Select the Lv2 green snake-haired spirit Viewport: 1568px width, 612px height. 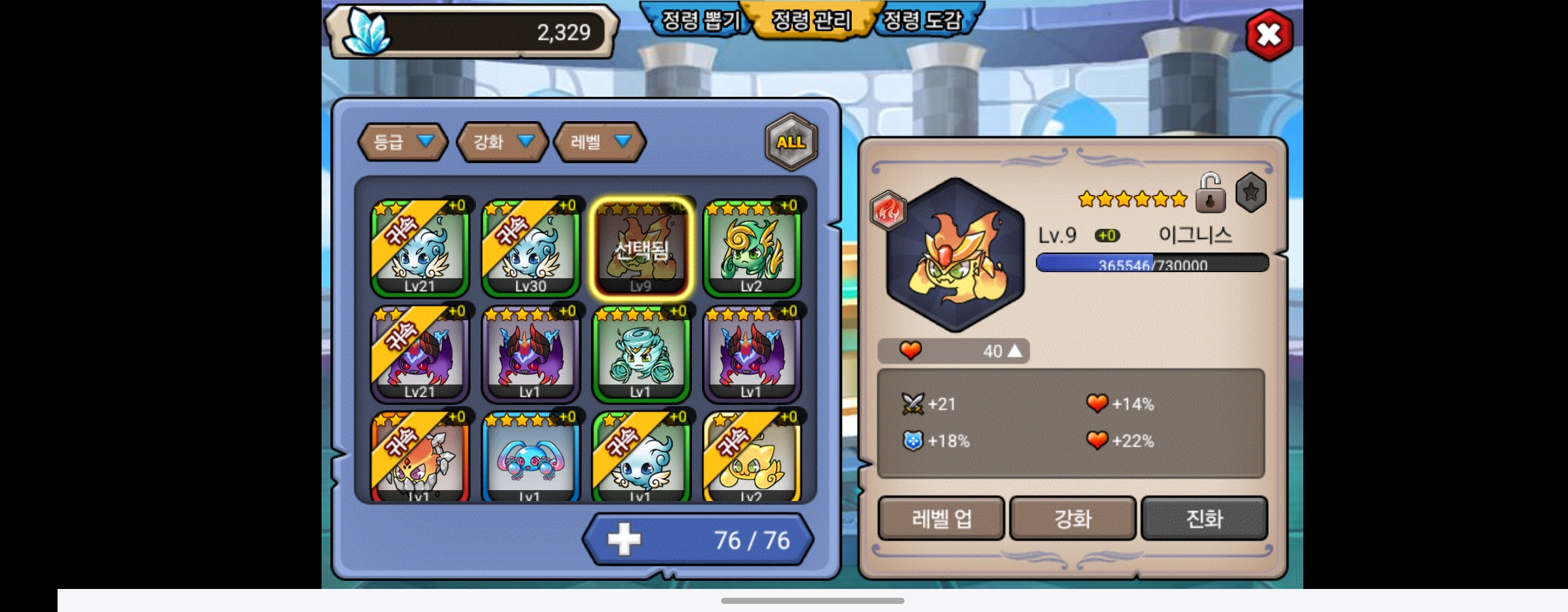[x=752, y=248]
